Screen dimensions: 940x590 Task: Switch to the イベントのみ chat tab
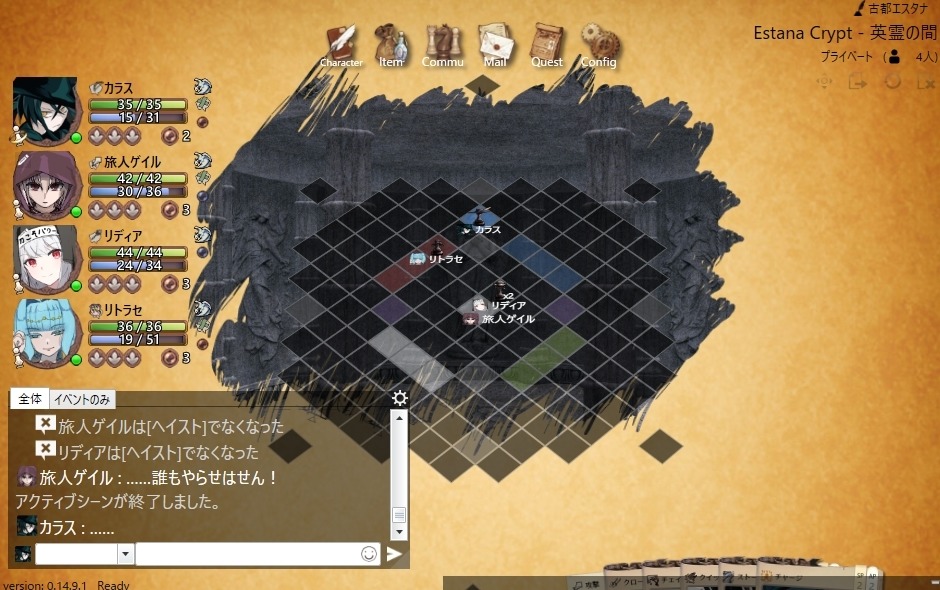pyautogui.click(x=81, y=399)
